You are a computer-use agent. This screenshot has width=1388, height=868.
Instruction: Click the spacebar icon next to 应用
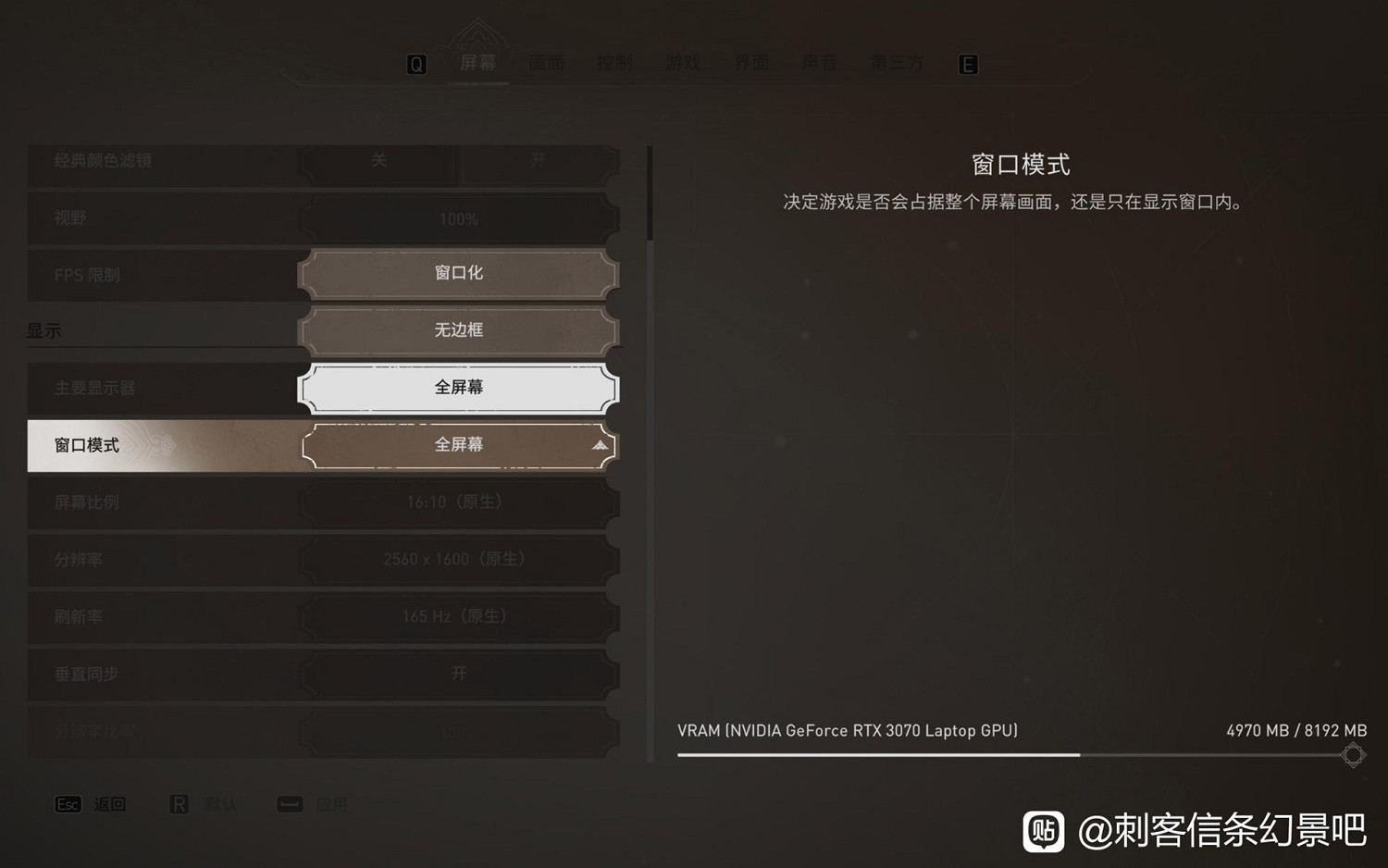(x=289, y=804)
